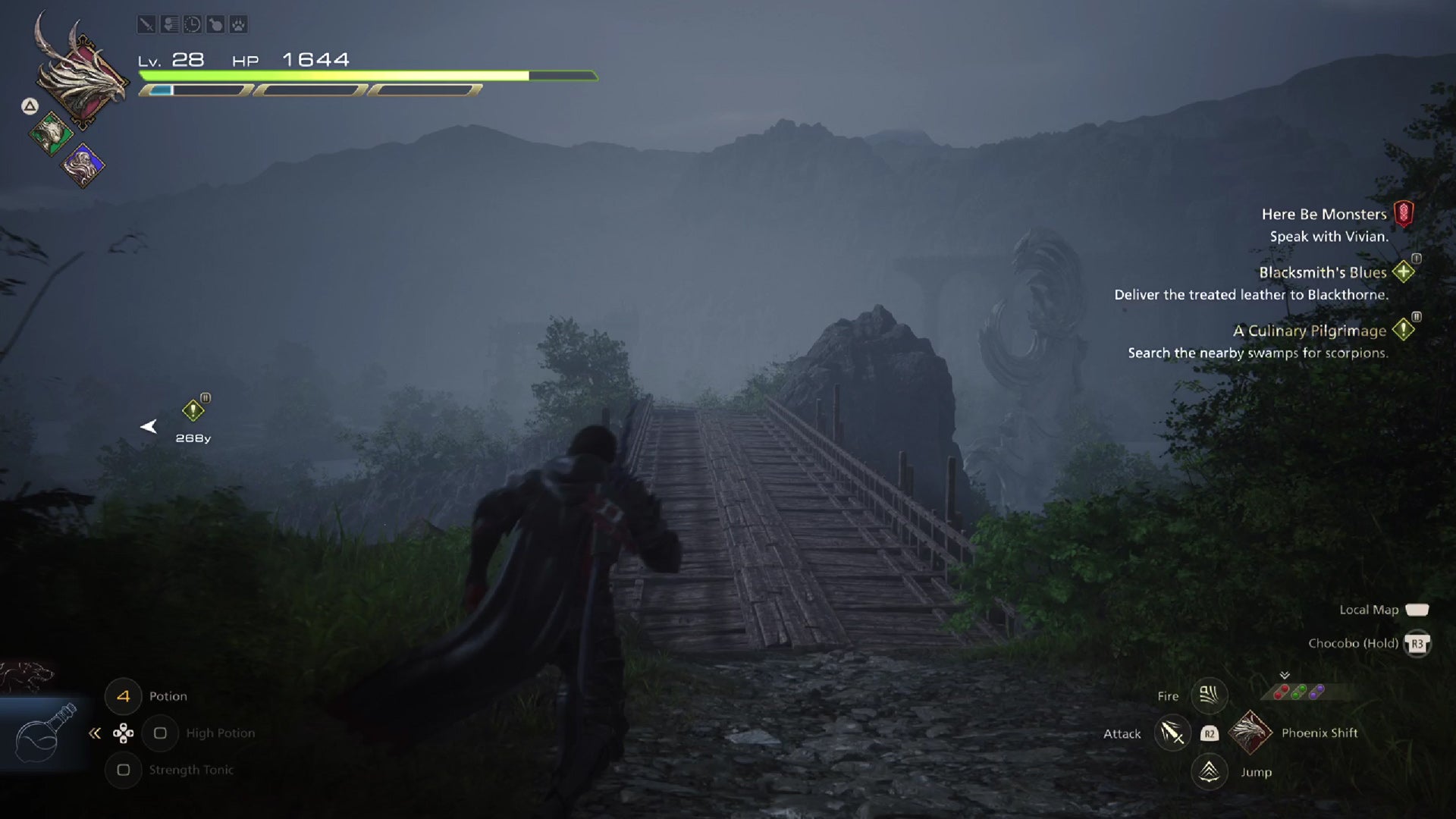Collapse the item shortcuts with the left-facing chevrons
This screenshot has height=819, width=1456.
tap(93, 733)
